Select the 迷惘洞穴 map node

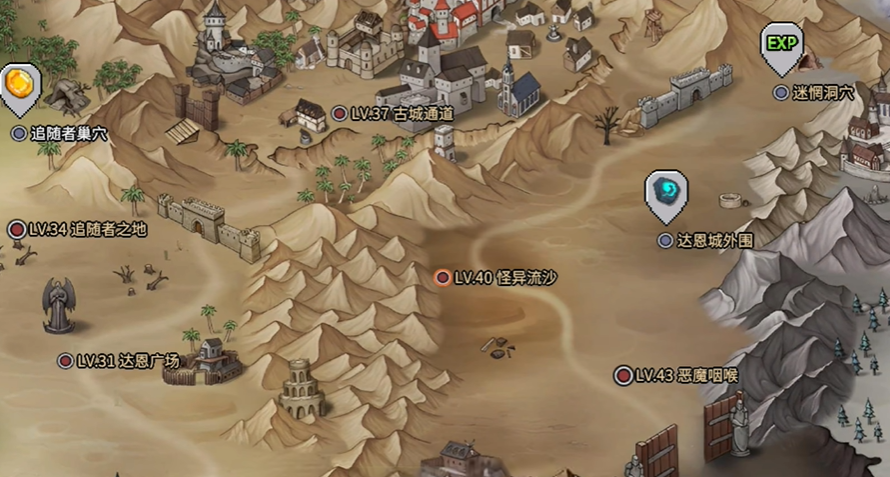(781, 92)
